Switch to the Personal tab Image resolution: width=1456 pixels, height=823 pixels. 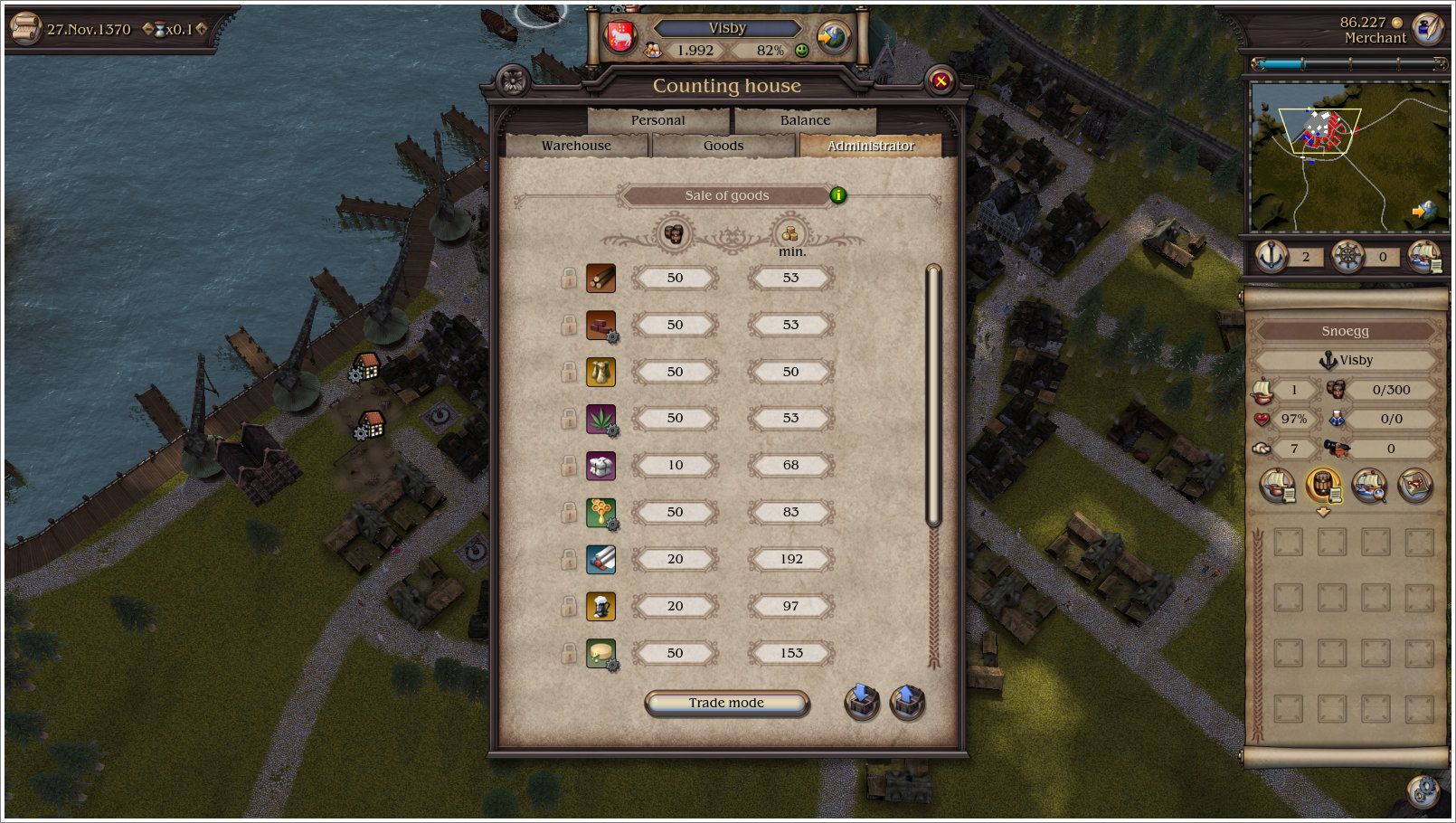tap(657, 120)
